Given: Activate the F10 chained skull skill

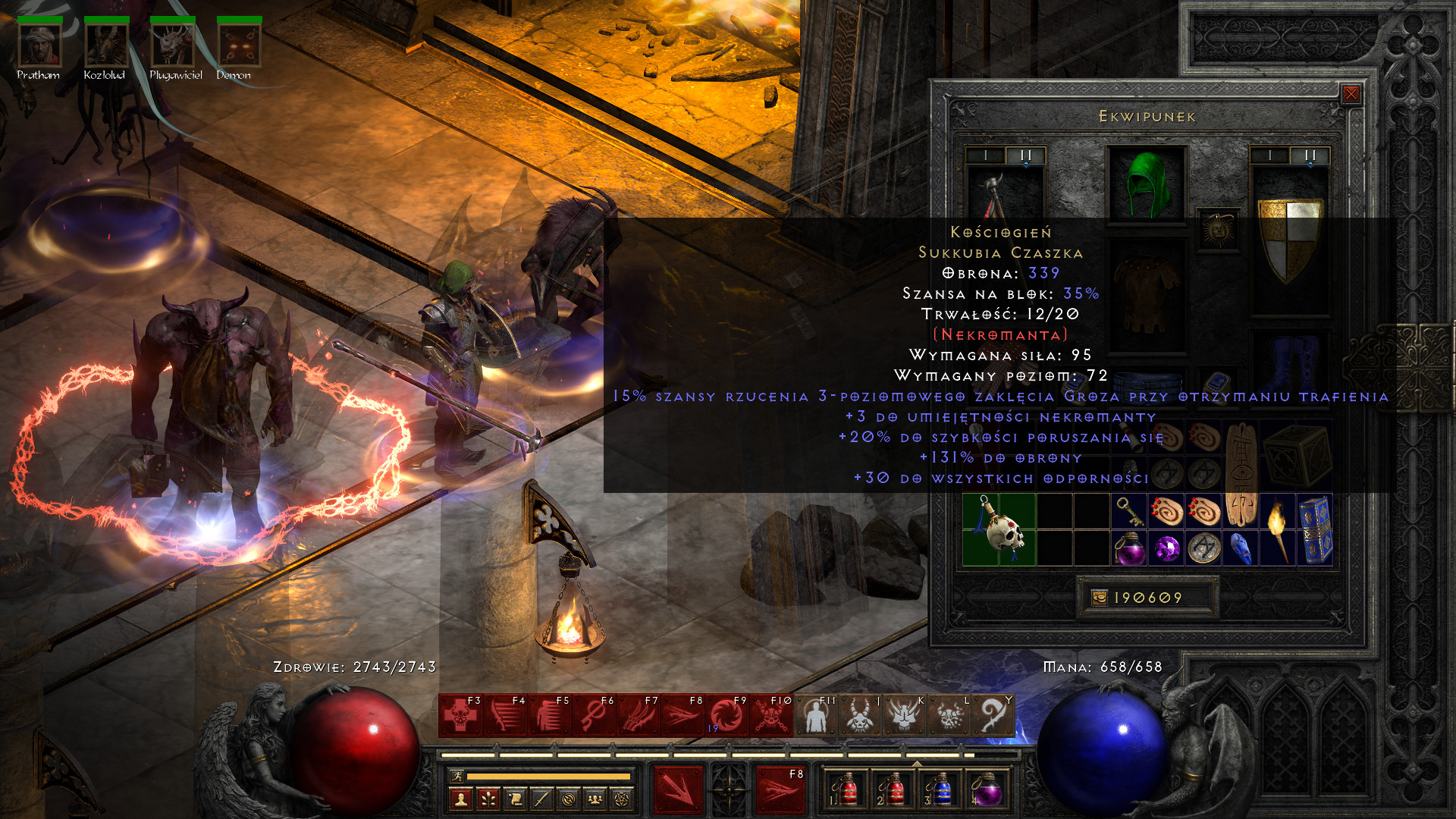Looking at the screenshot, I should [x=771, y=716].
